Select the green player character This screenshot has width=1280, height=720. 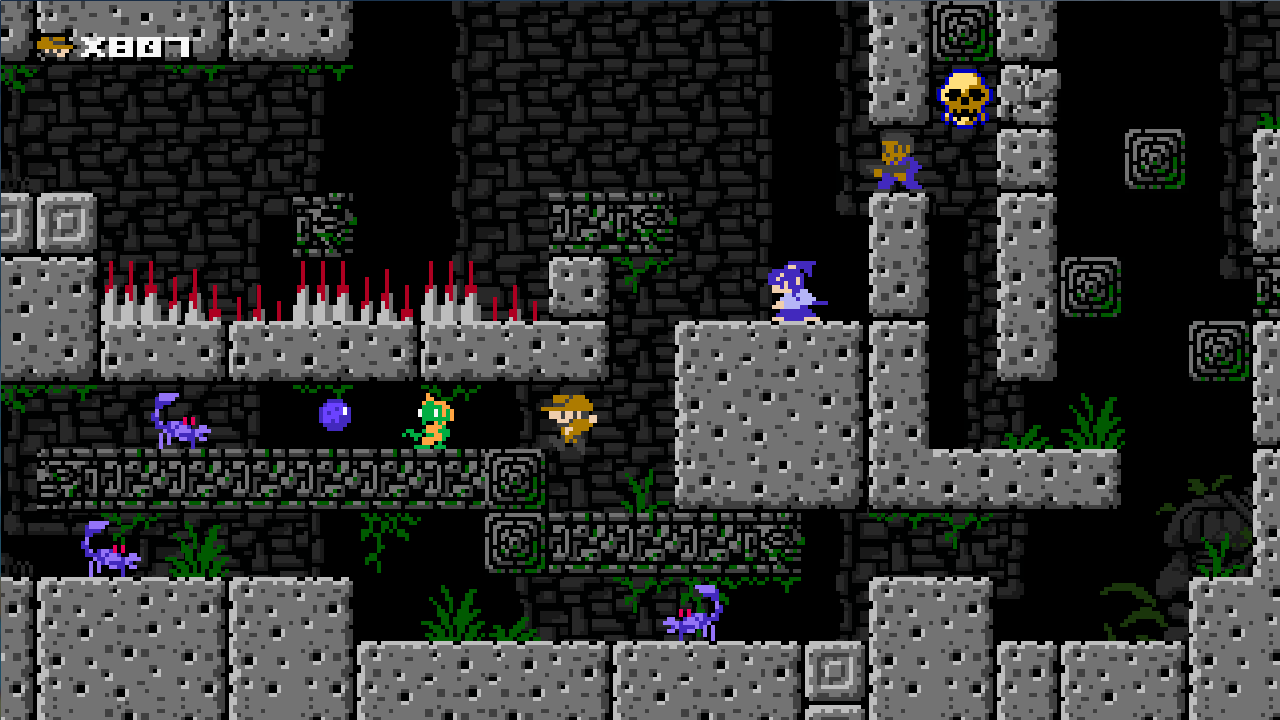point(435,422)
